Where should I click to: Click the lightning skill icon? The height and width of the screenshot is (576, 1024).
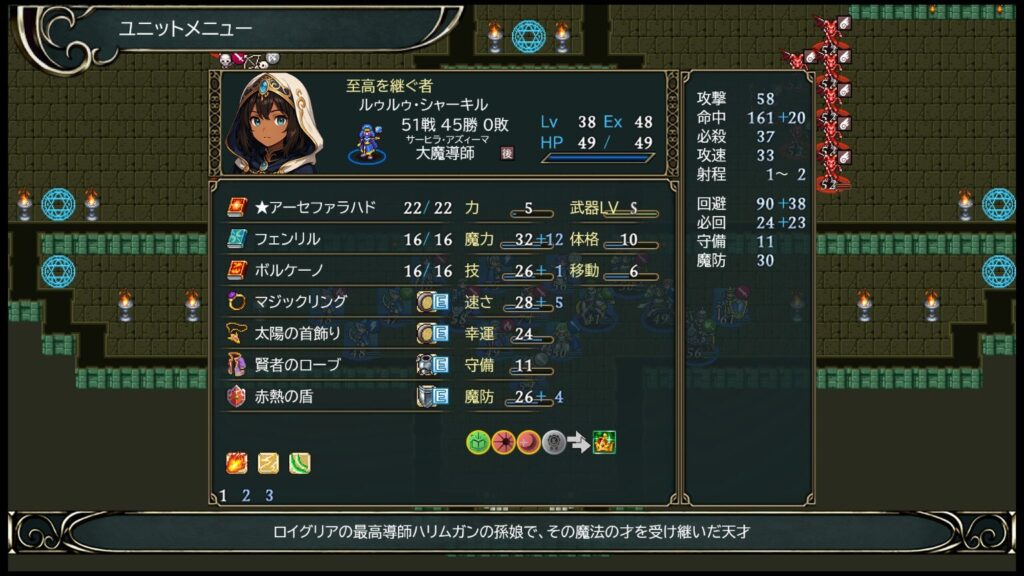click(x=268, y=463)
